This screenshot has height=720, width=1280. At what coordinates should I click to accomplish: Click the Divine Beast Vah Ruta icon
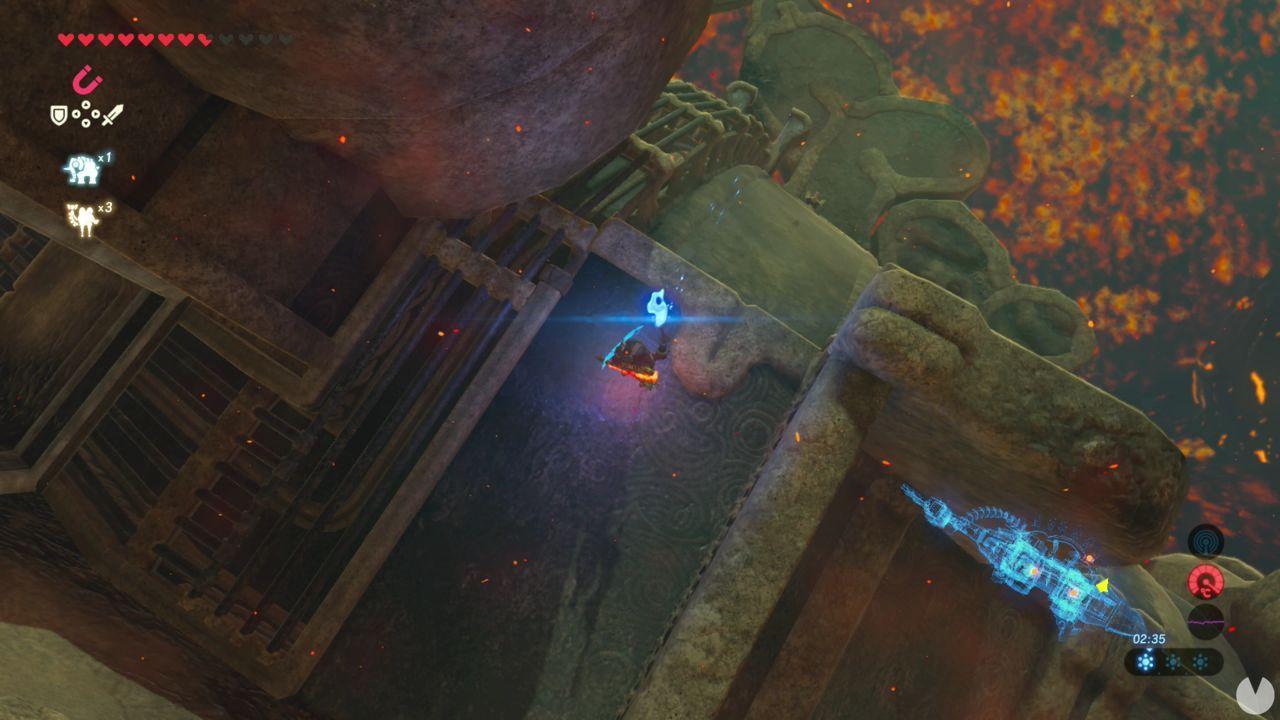pos(81,167)
